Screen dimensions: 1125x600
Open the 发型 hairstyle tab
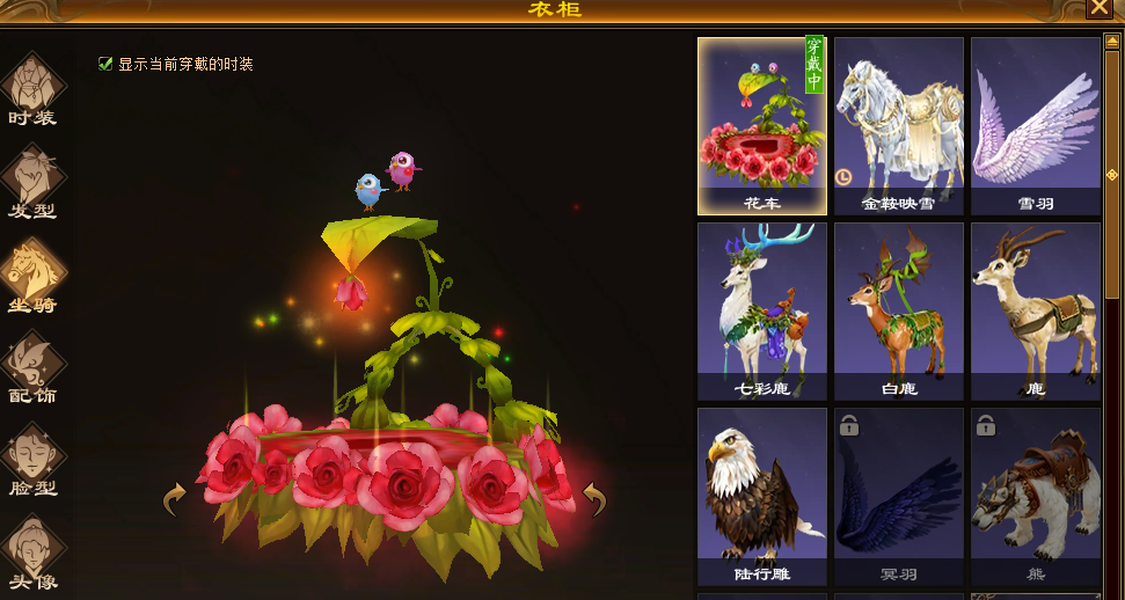click(x=33, y=181)
